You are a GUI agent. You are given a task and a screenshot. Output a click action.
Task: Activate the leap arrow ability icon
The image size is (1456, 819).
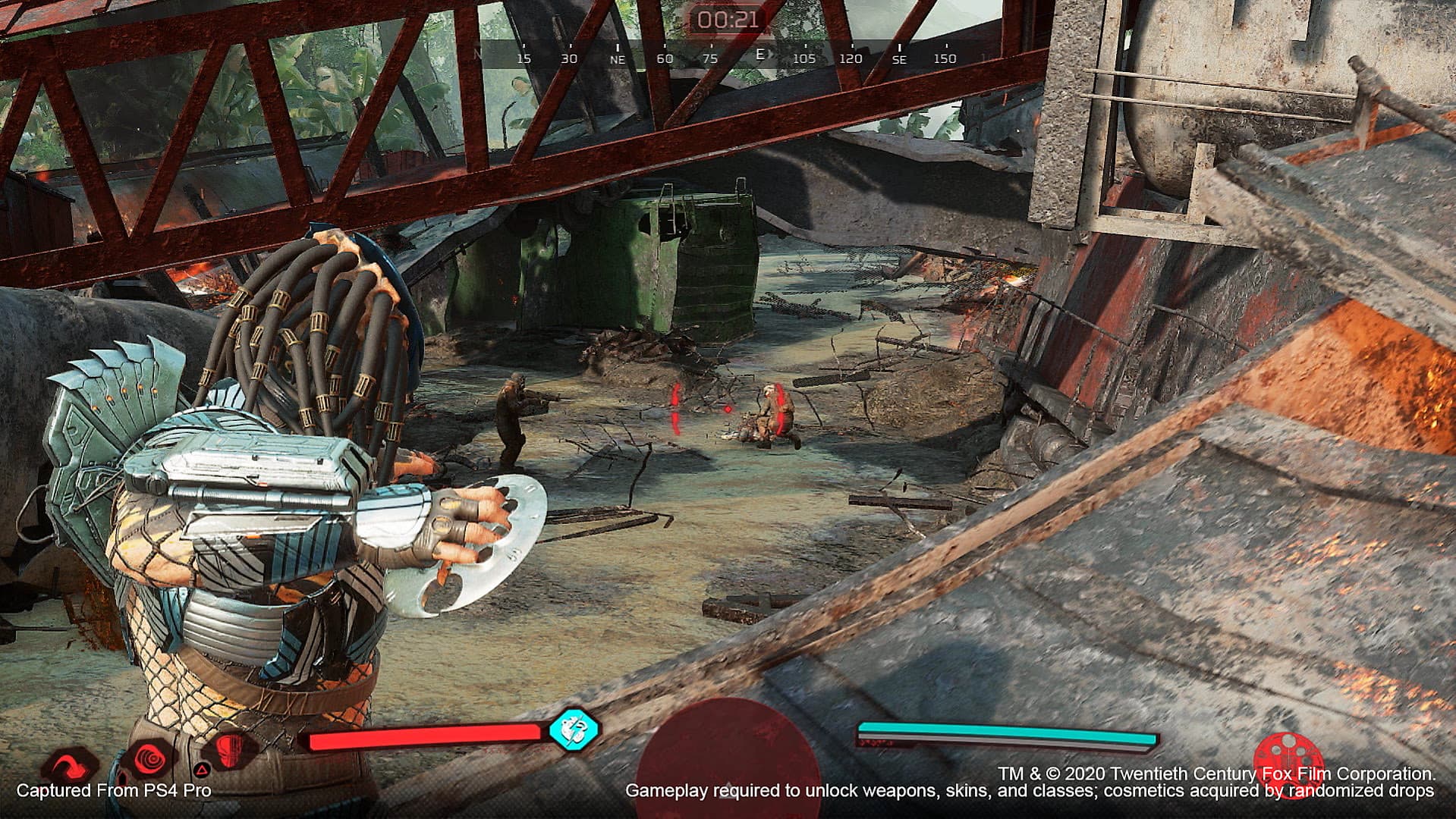[70, 763]
